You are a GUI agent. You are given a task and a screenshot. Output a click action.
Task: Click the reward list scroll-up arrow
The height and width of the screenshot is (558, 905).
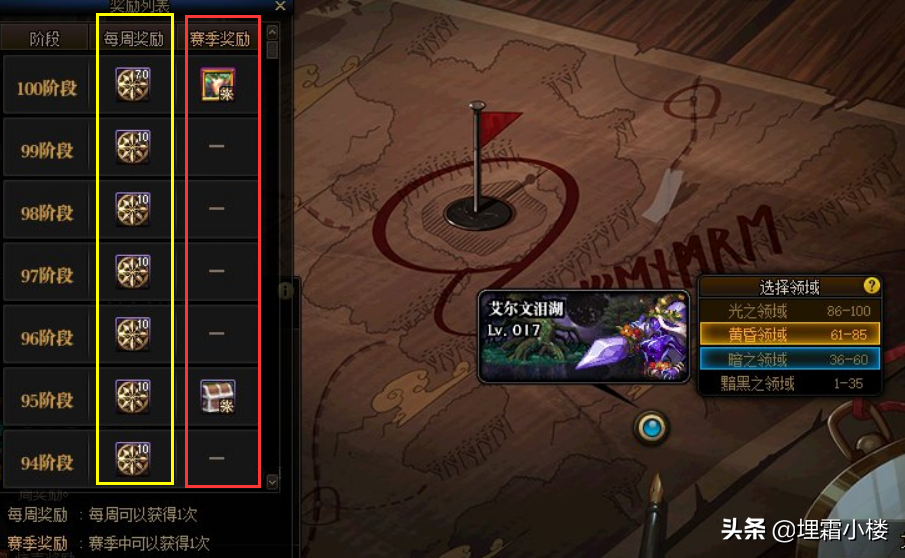point(272,31)
